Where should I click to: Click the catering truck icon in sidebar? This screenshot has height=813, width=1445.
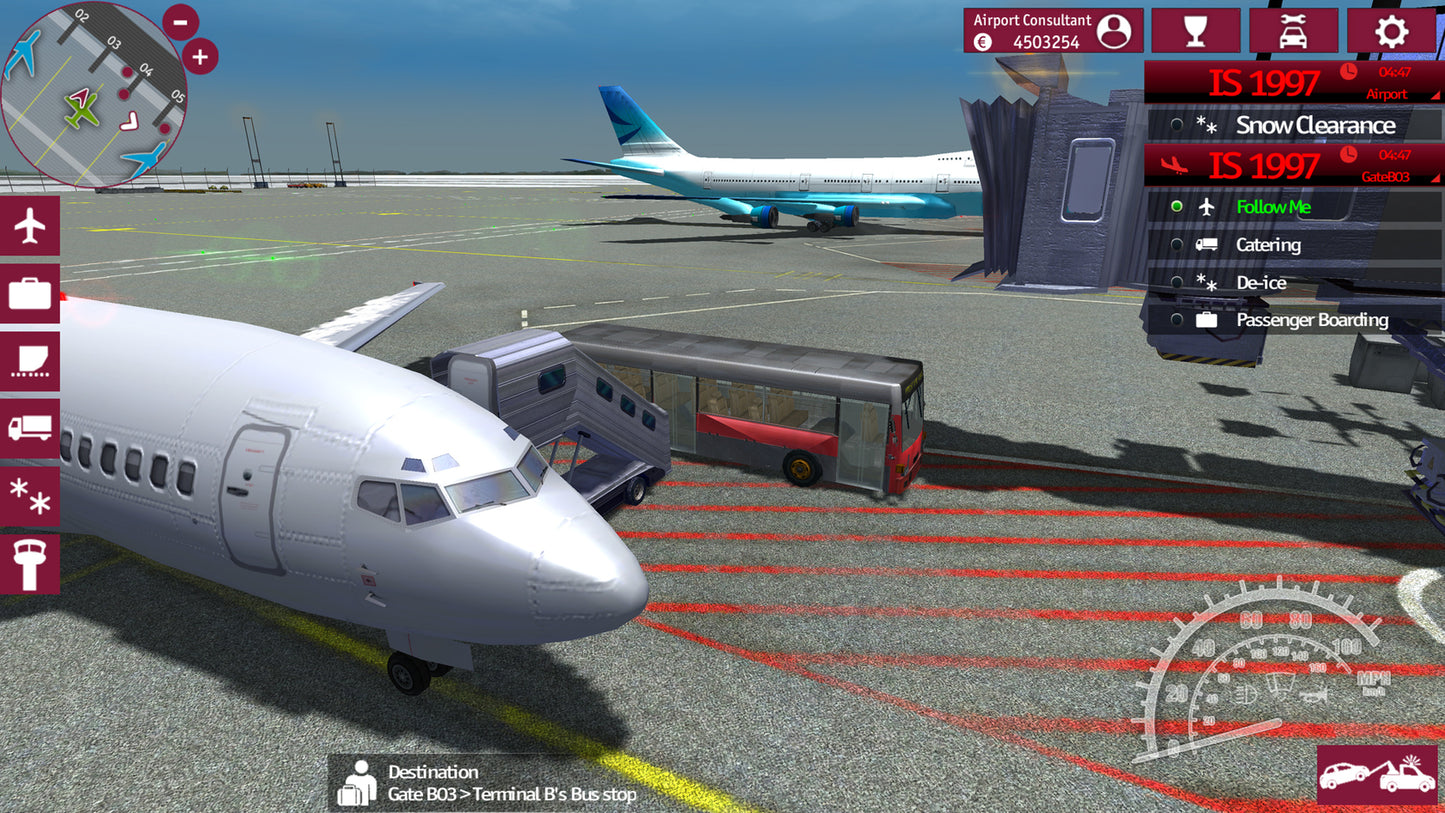tap(30, 428)
